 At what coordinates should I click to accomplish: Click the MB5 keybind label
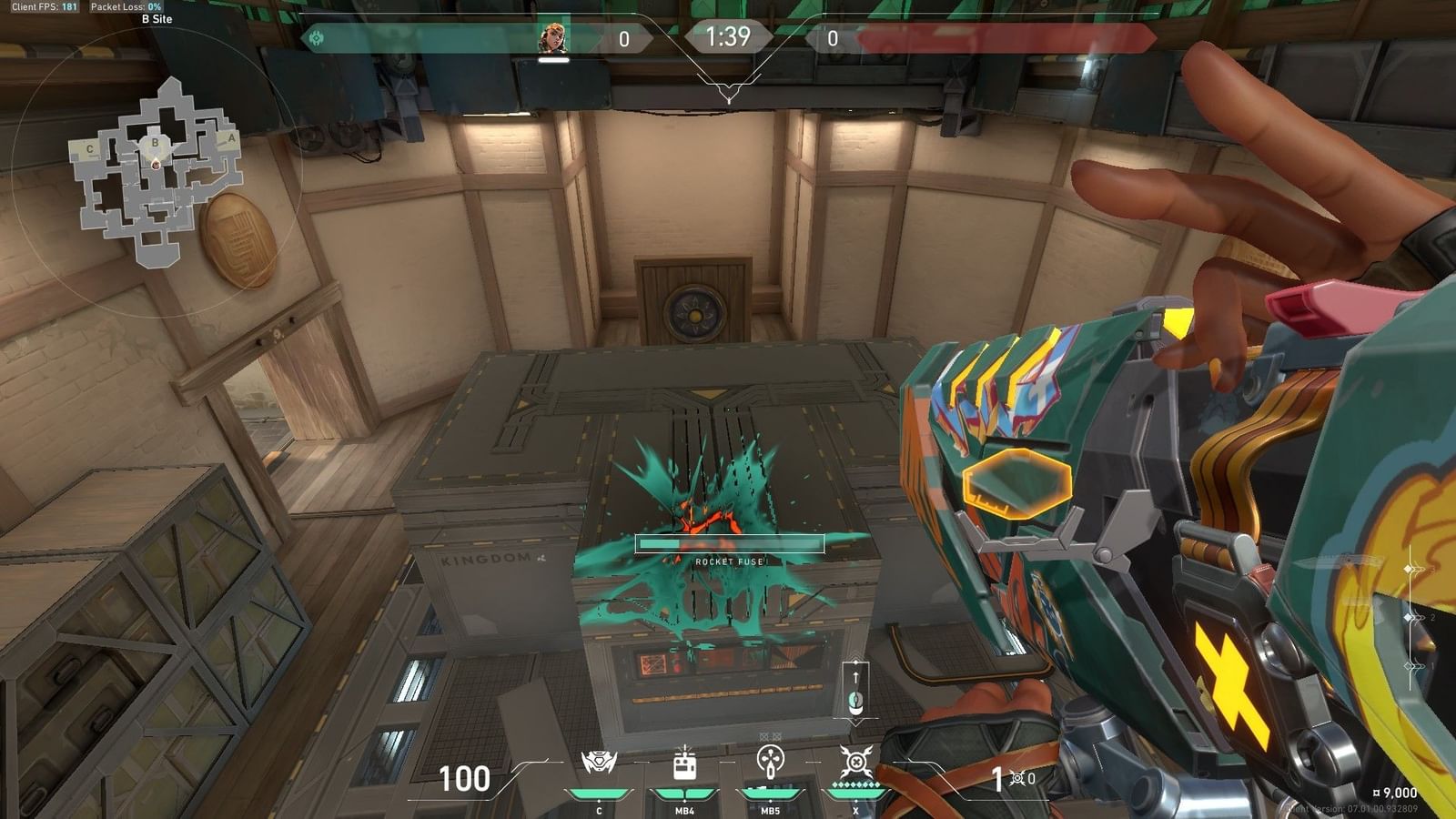coord(770,811)
